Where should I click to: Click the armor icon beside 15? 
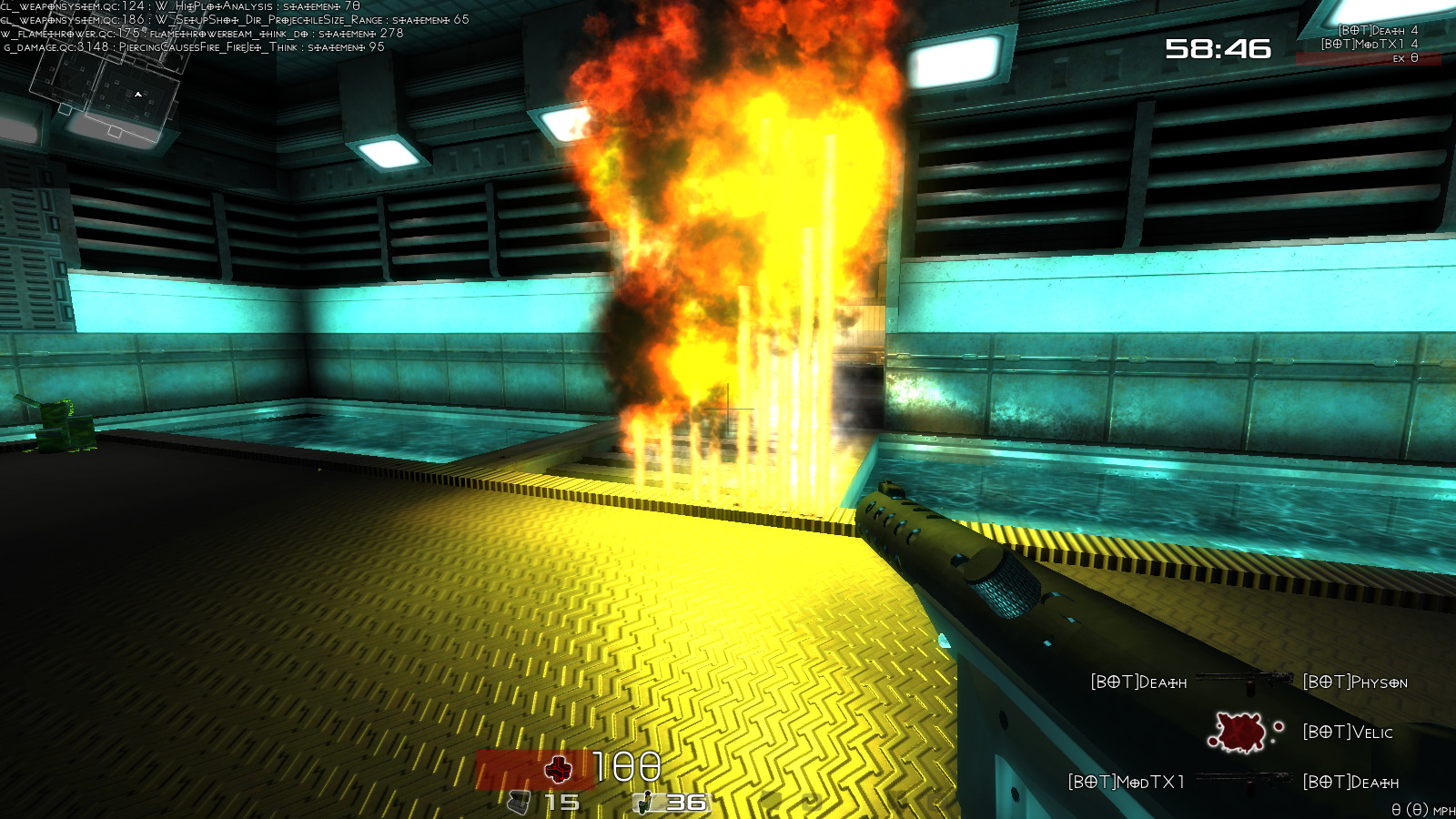pos(519,803)
